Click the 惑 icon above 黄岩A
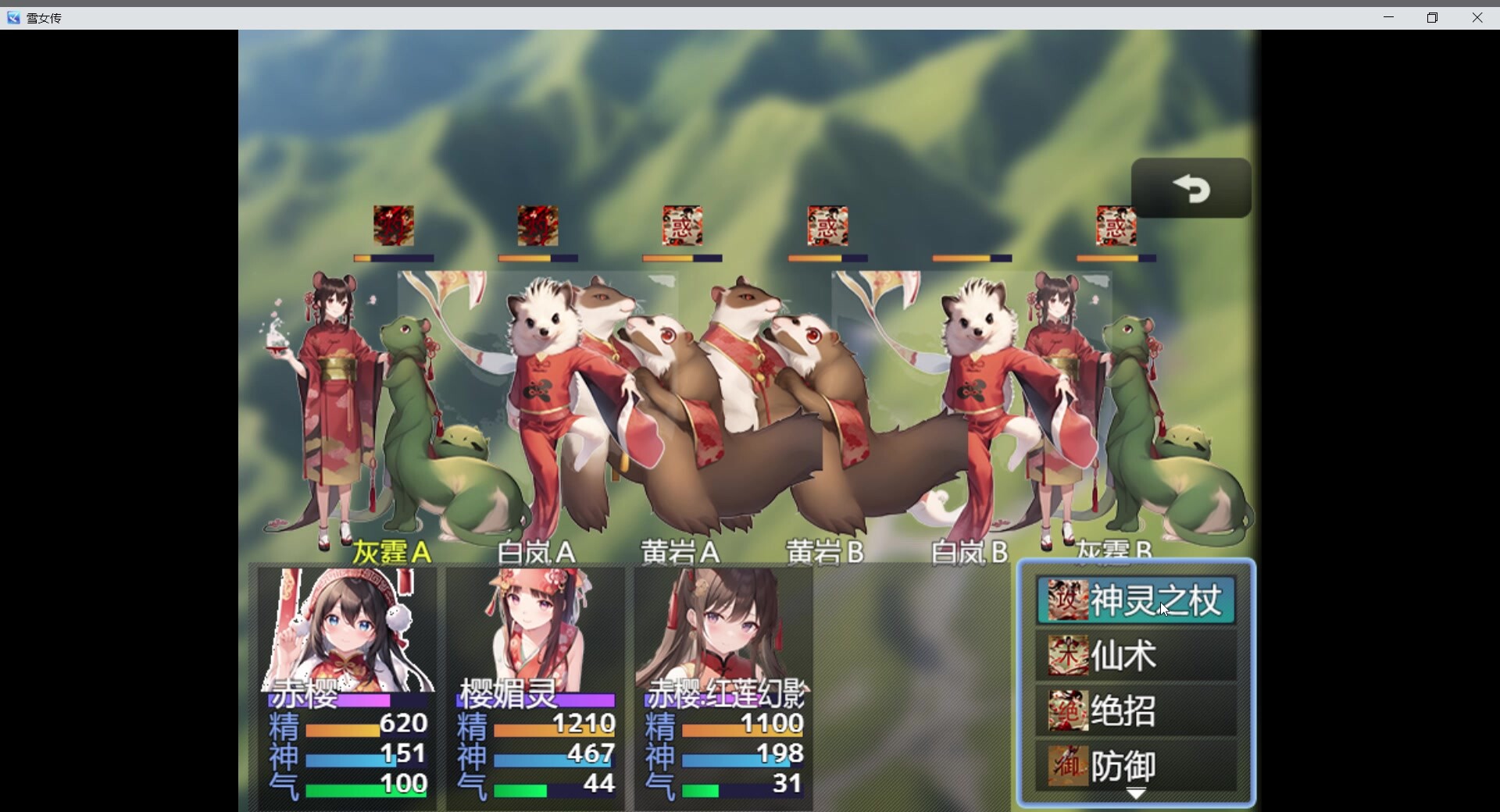The width and height of the screenshot is (1500, 812). [x=681, y=226]
